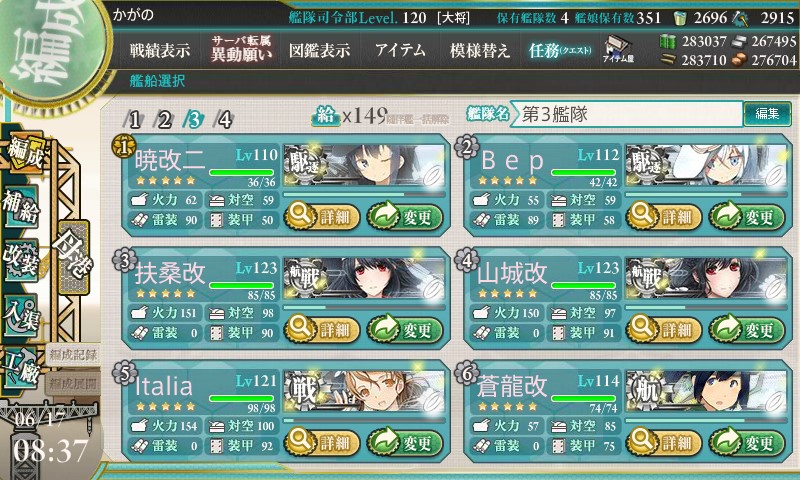Edit the fleet name with 編集 button
The image size is (800, 480).
click(766, 113)
